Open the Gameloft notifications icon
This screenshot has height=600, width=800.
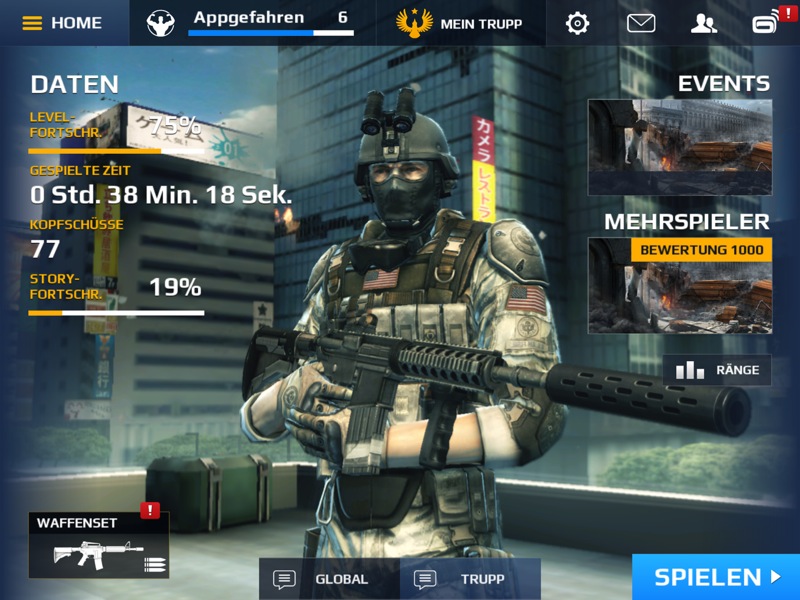pos(768,22)
